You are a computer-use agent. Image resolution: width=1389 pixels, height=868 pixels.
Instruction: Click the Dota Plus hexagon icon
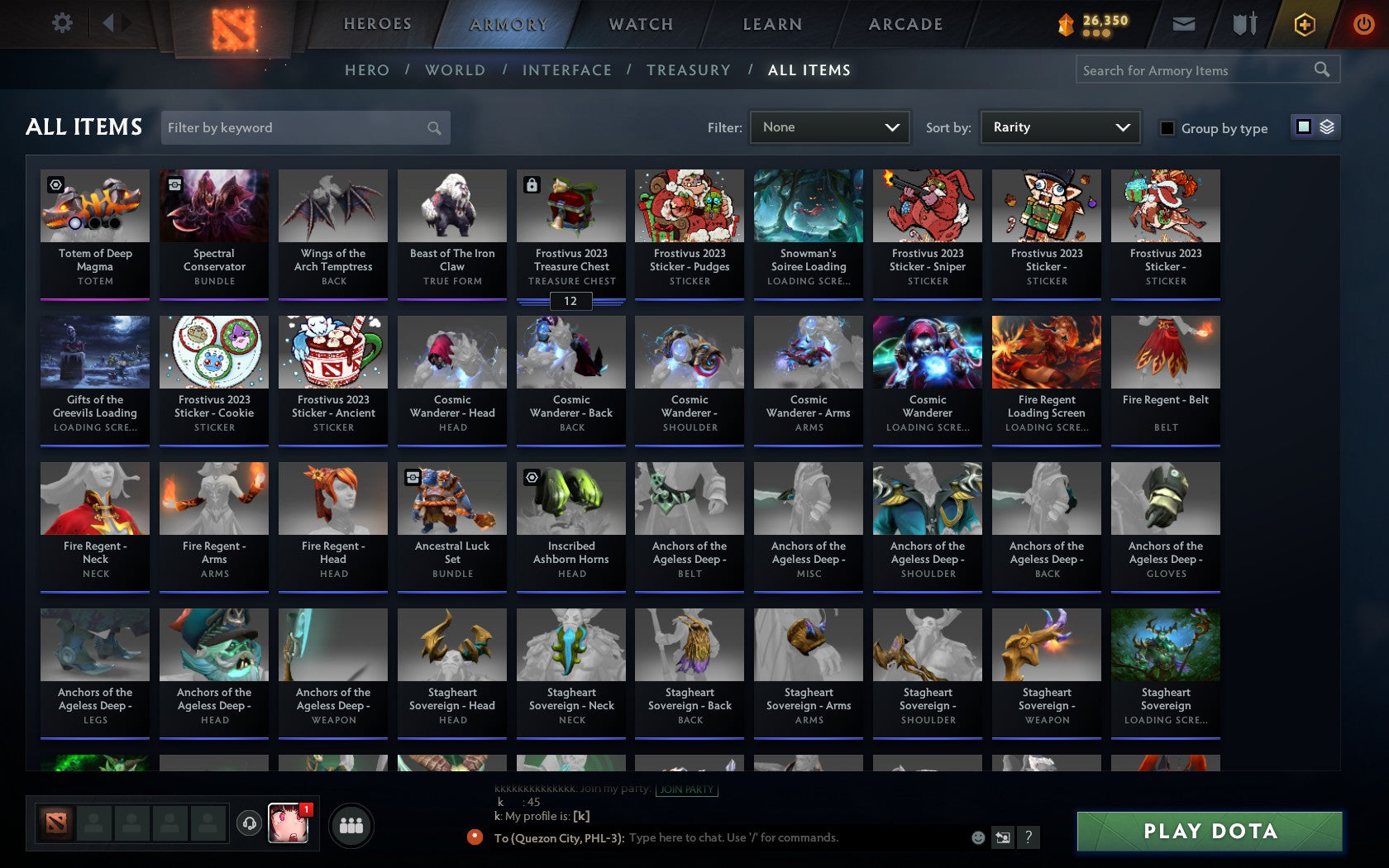coord(1305,23)
